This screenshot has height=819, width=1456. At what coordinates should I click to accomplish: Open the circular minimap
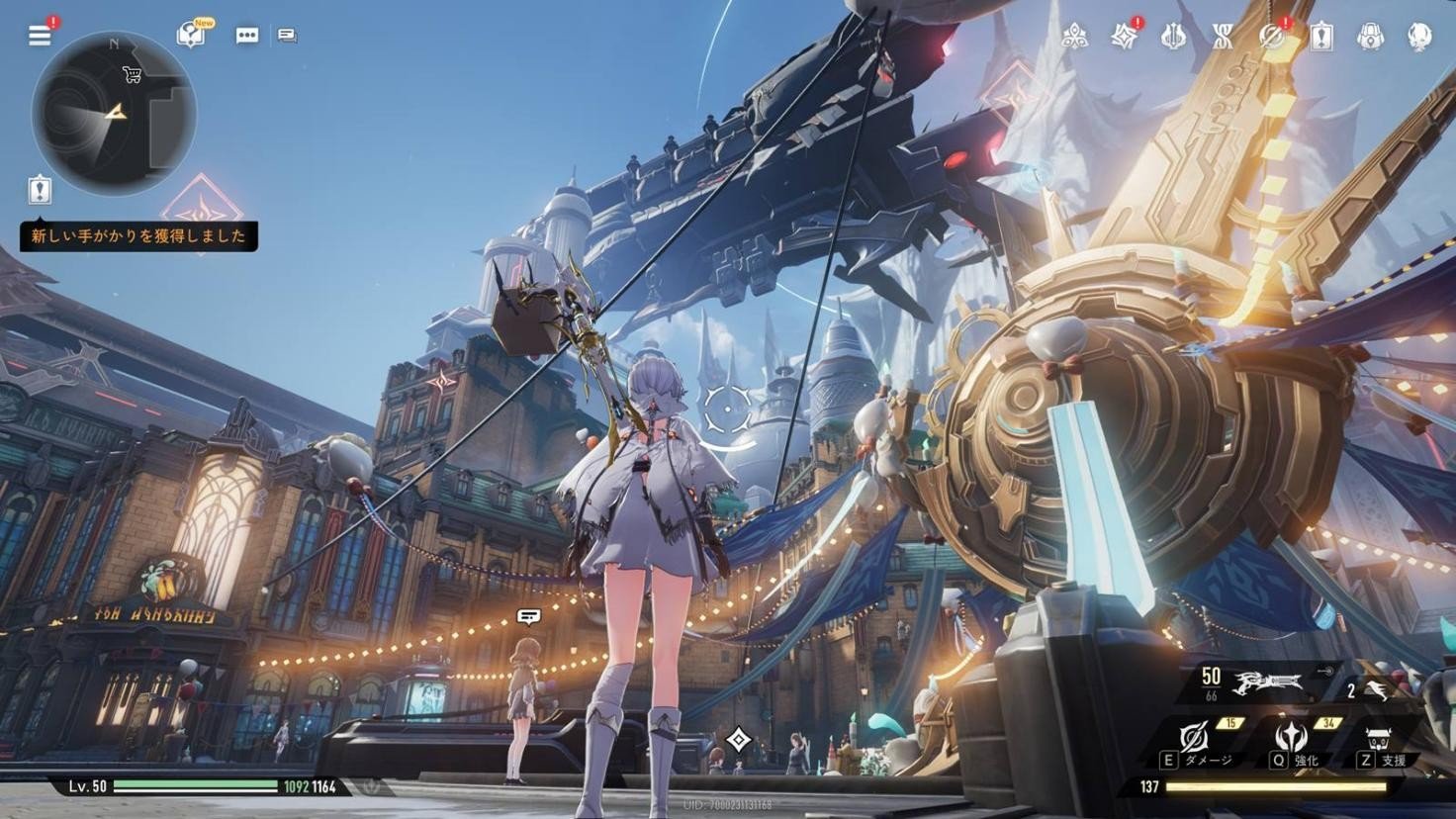(x=113, y=113)
